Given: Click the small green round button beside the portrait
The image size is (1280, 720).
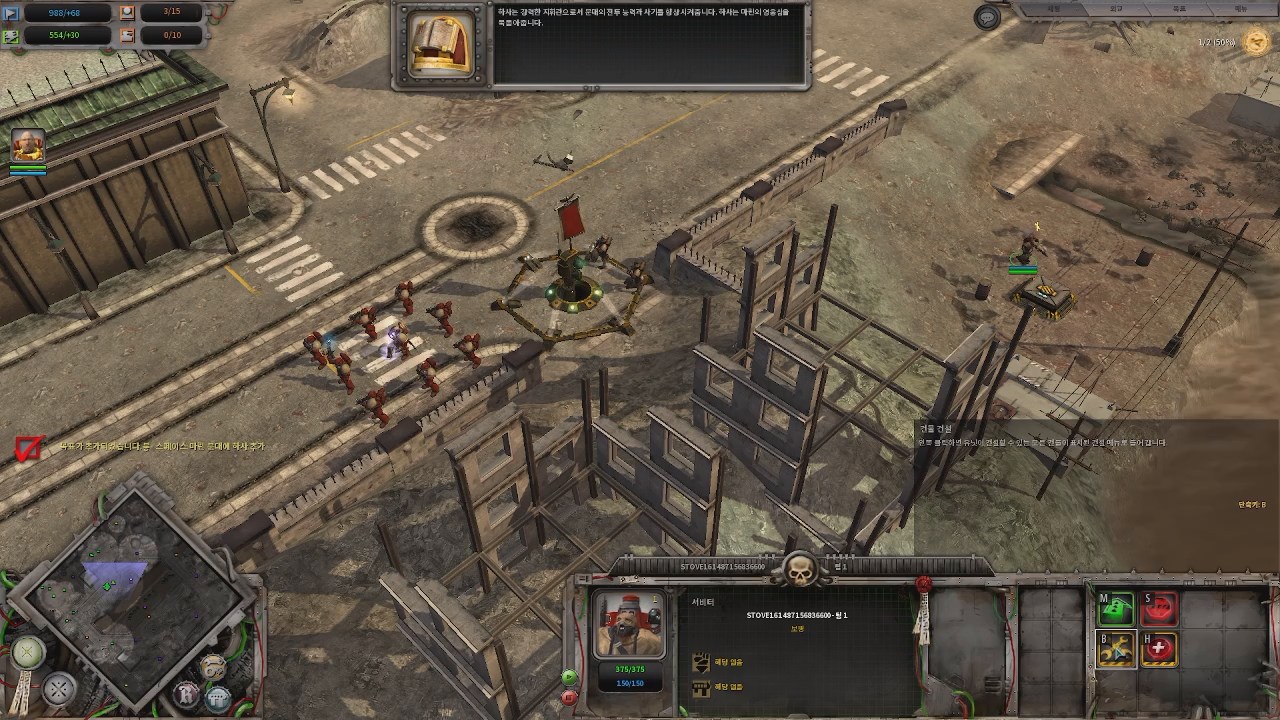Looking at the screenshot, I should click(569, 677).
